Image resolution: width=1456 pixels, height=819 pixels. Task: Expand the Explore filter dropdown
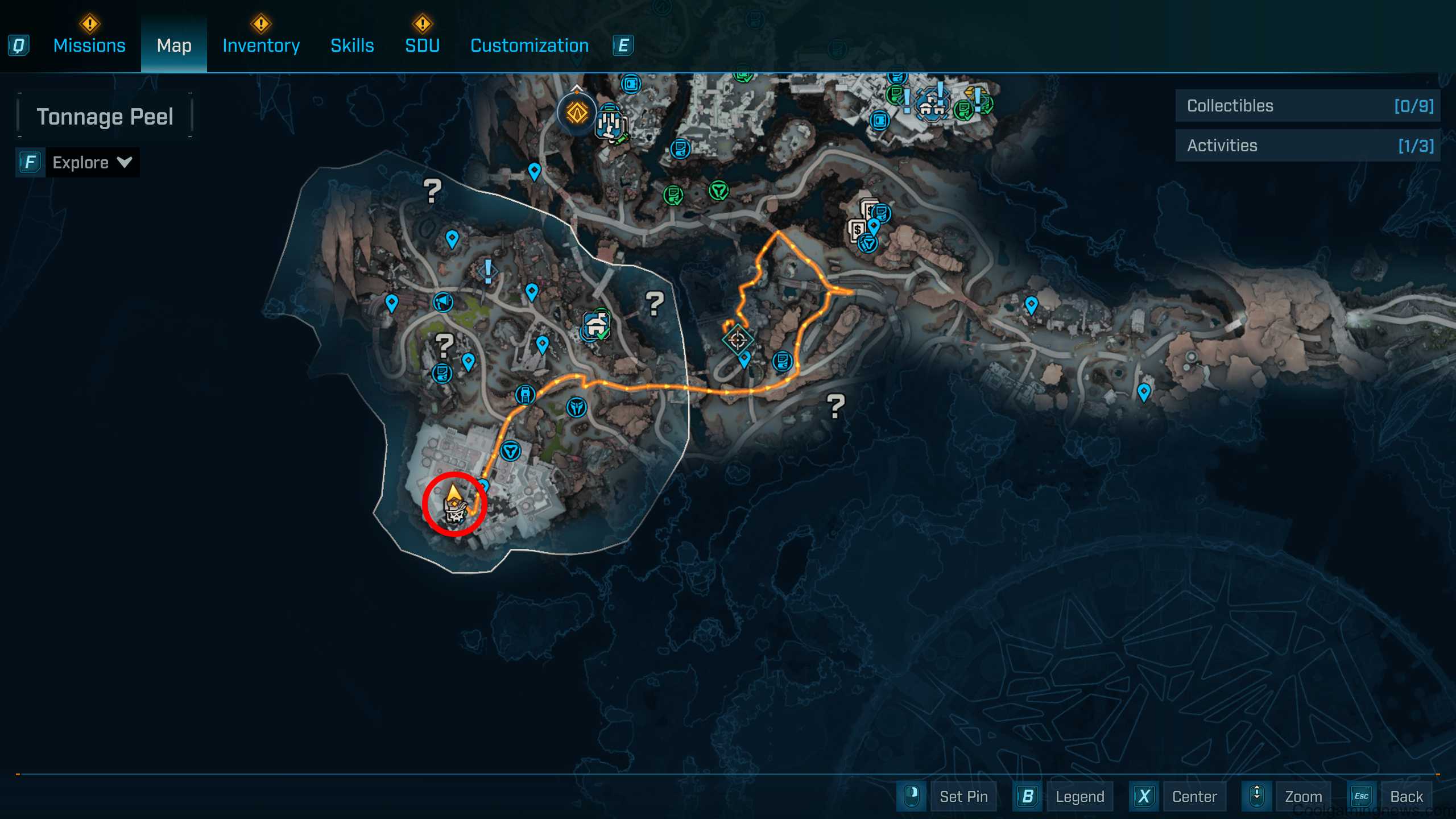(x=92, y=163)
